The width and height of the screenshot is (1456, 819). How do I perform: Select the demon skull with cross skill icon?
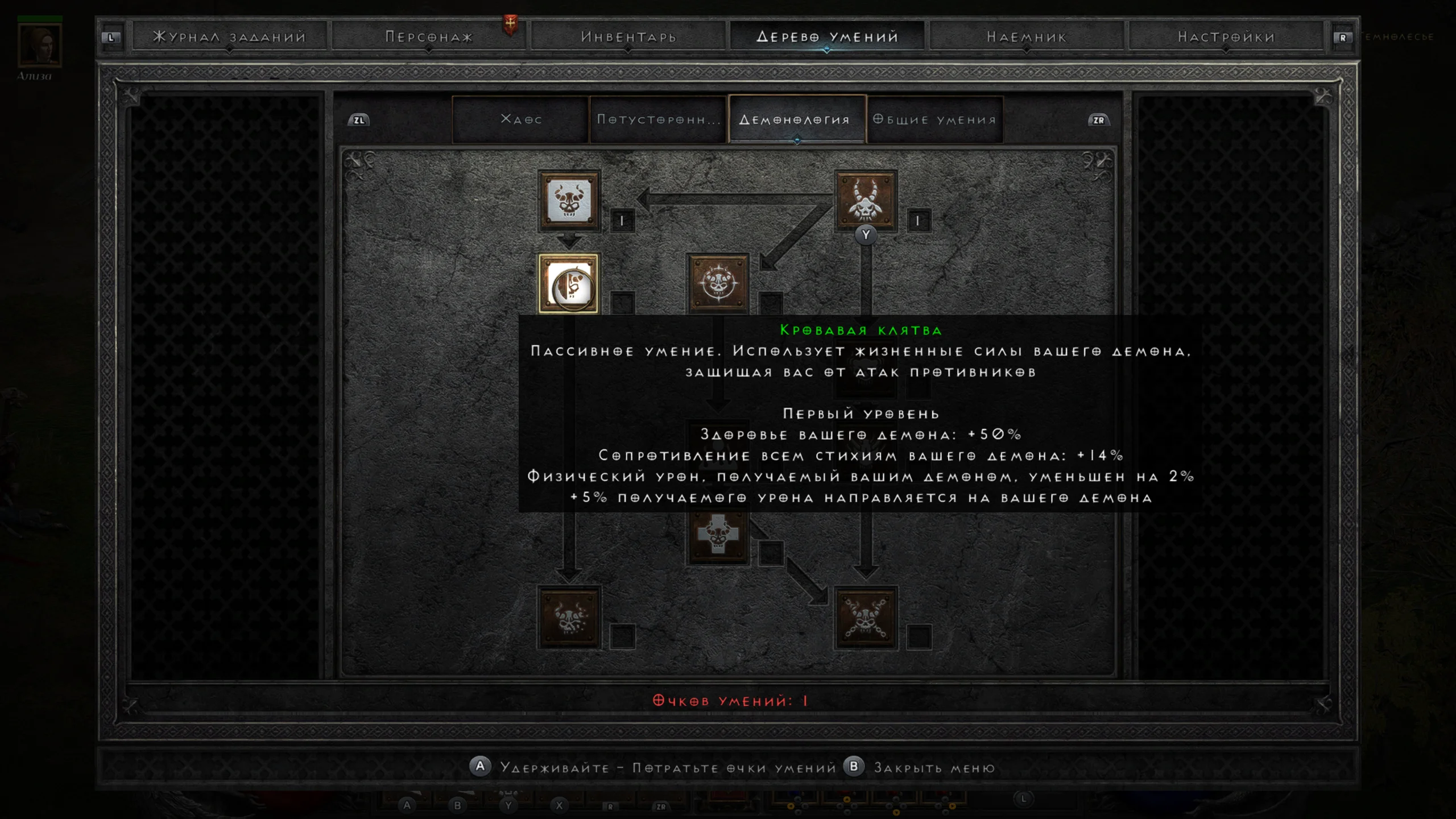click(x=718, y=535)
